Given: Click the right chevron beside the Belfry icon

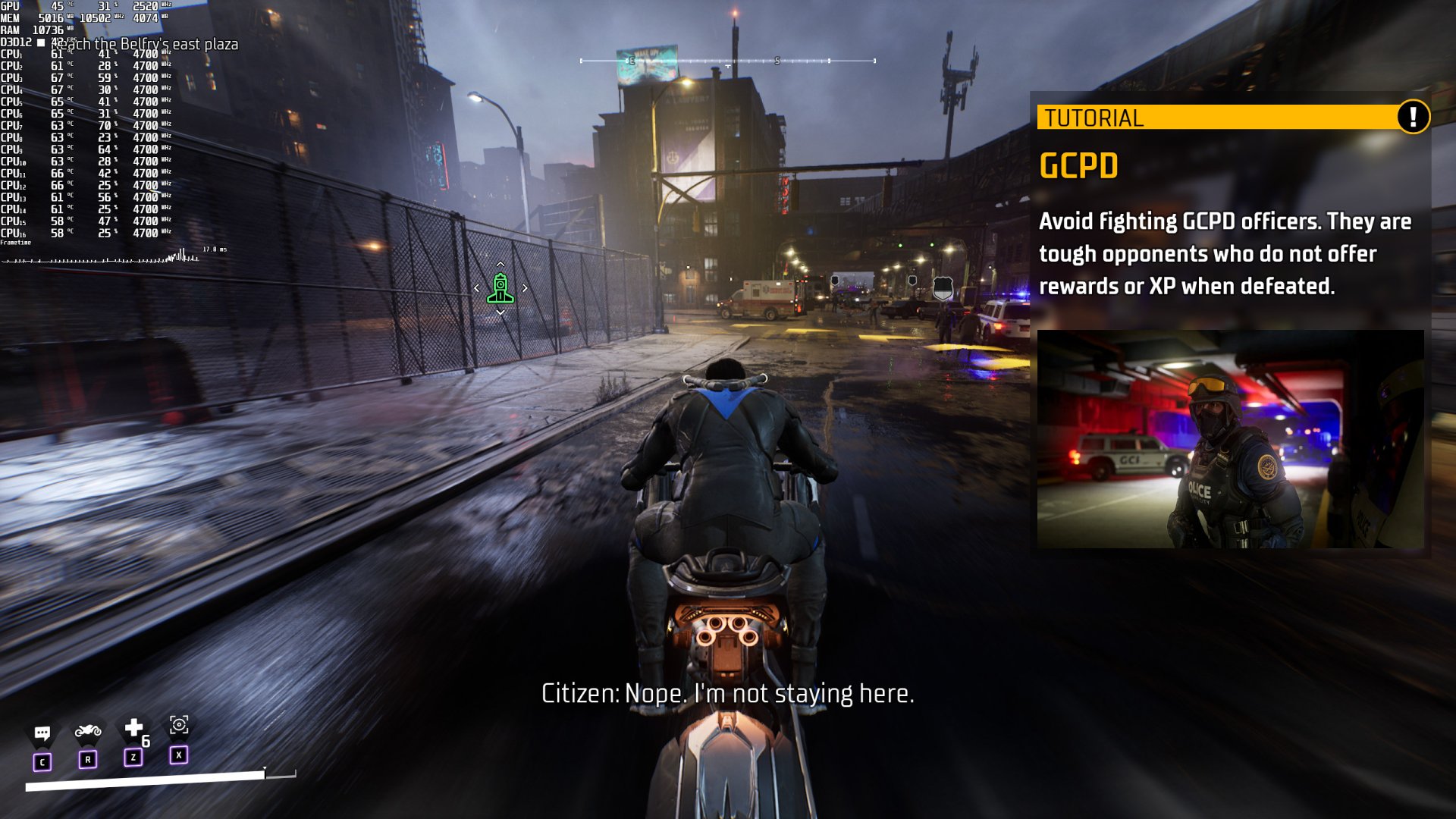Looking at the screenshot, I should [x=525, y=288].
